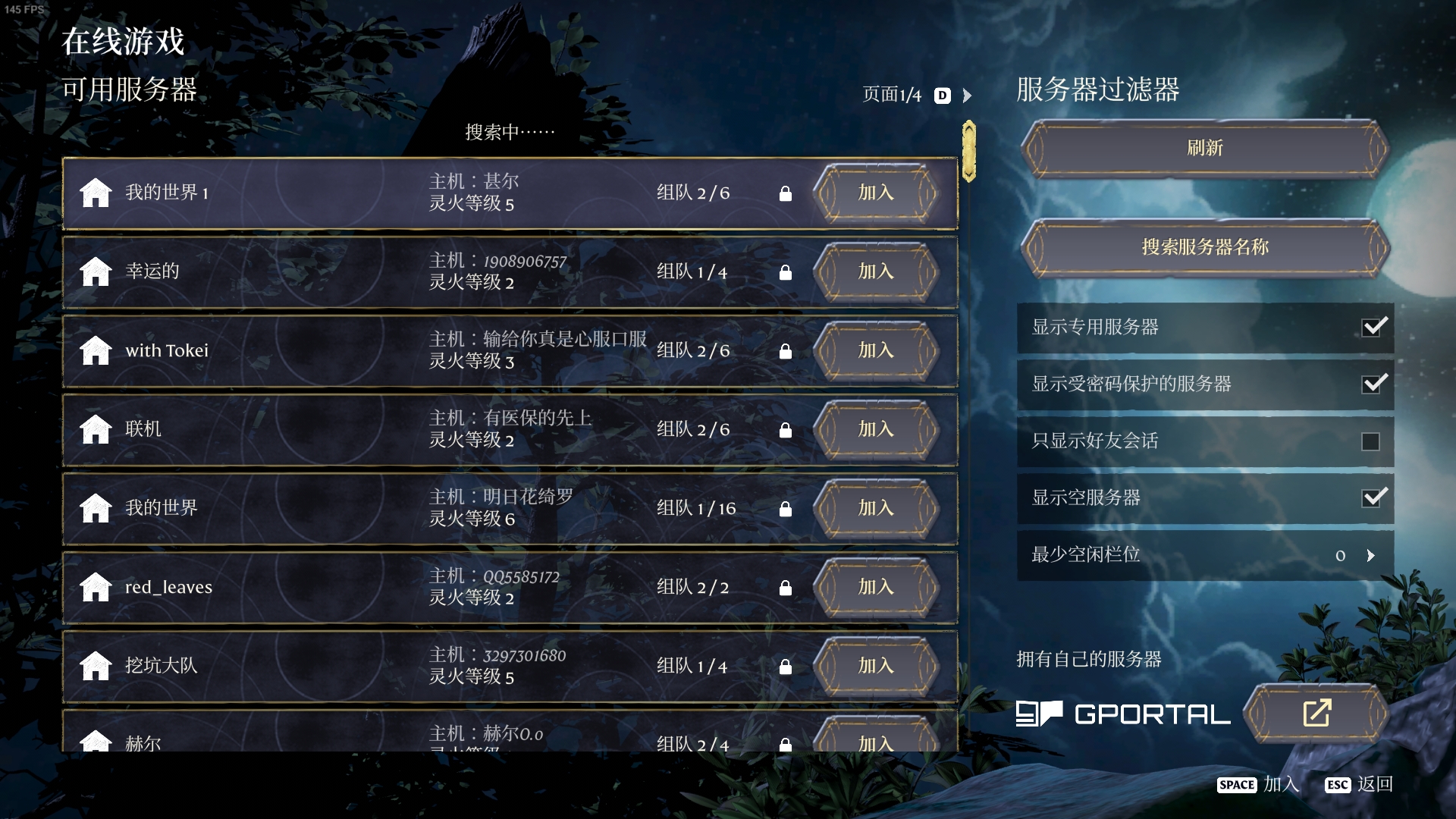
Task: Go to the next server list page arrow
Action: (x=967, y=96)
